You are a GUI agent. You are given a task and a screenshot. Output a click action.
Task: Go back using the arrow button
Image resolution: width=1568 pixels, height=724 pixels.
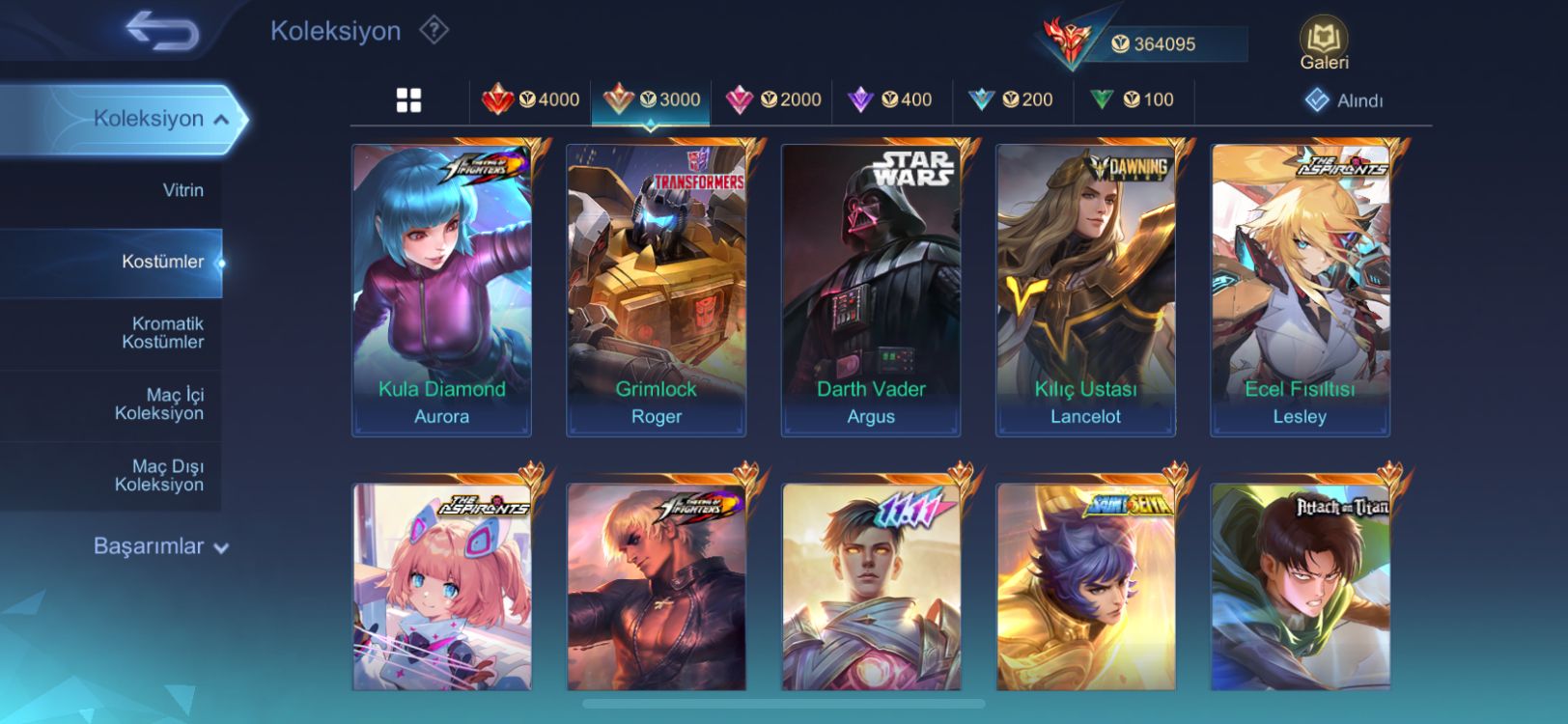(x=161, y=31)
